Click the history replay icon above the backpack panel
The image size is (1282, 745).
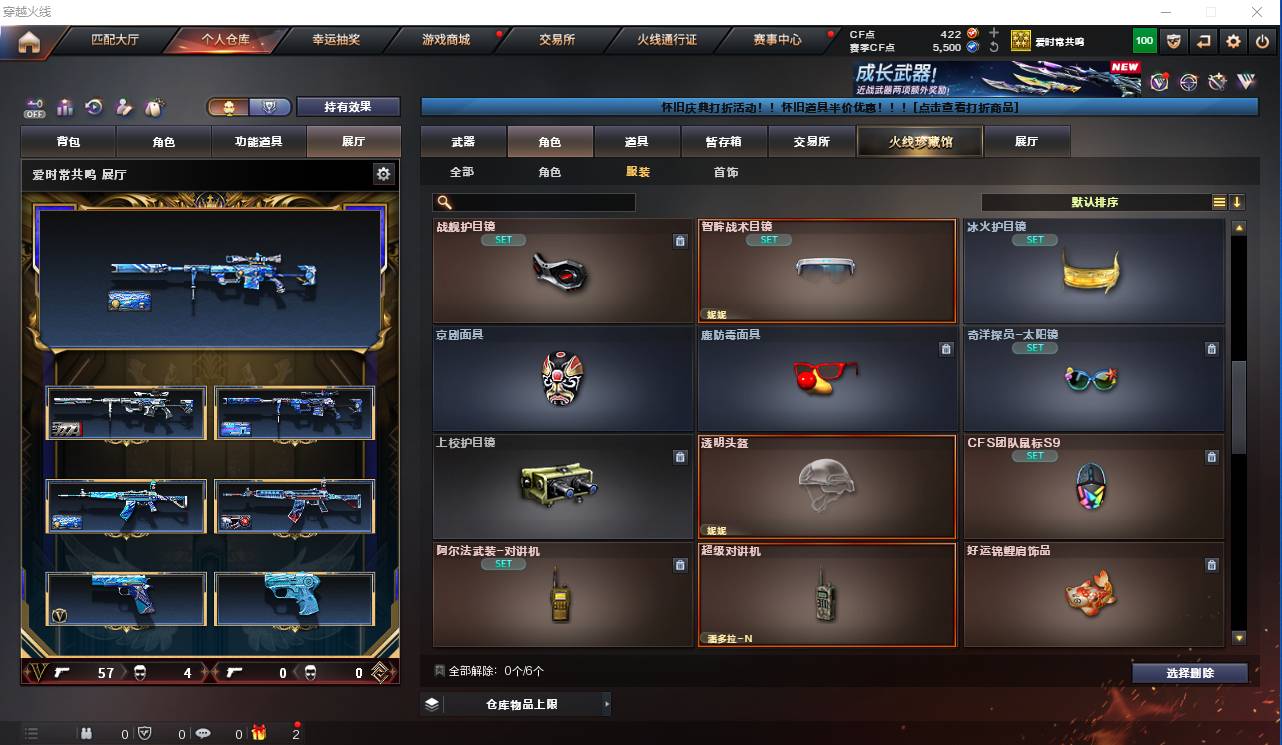pyautogui.click(x=92, y=107)
